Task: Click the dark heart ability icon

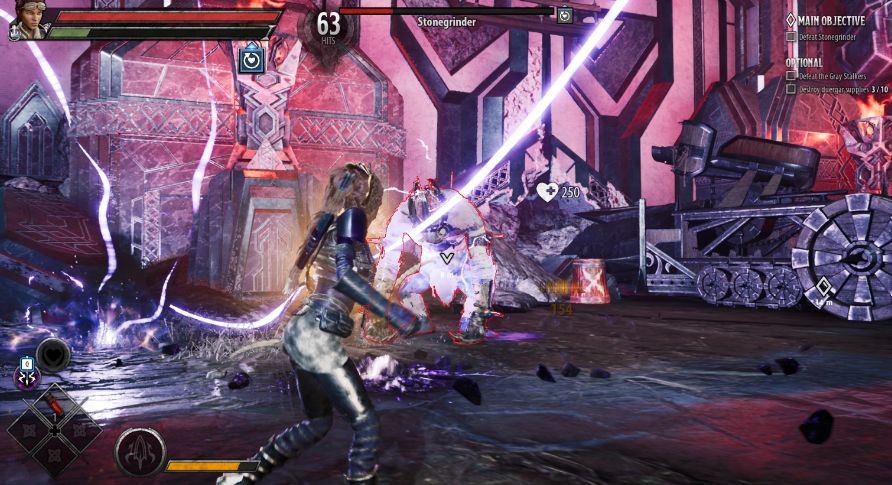Action: (x=52, y=352)
